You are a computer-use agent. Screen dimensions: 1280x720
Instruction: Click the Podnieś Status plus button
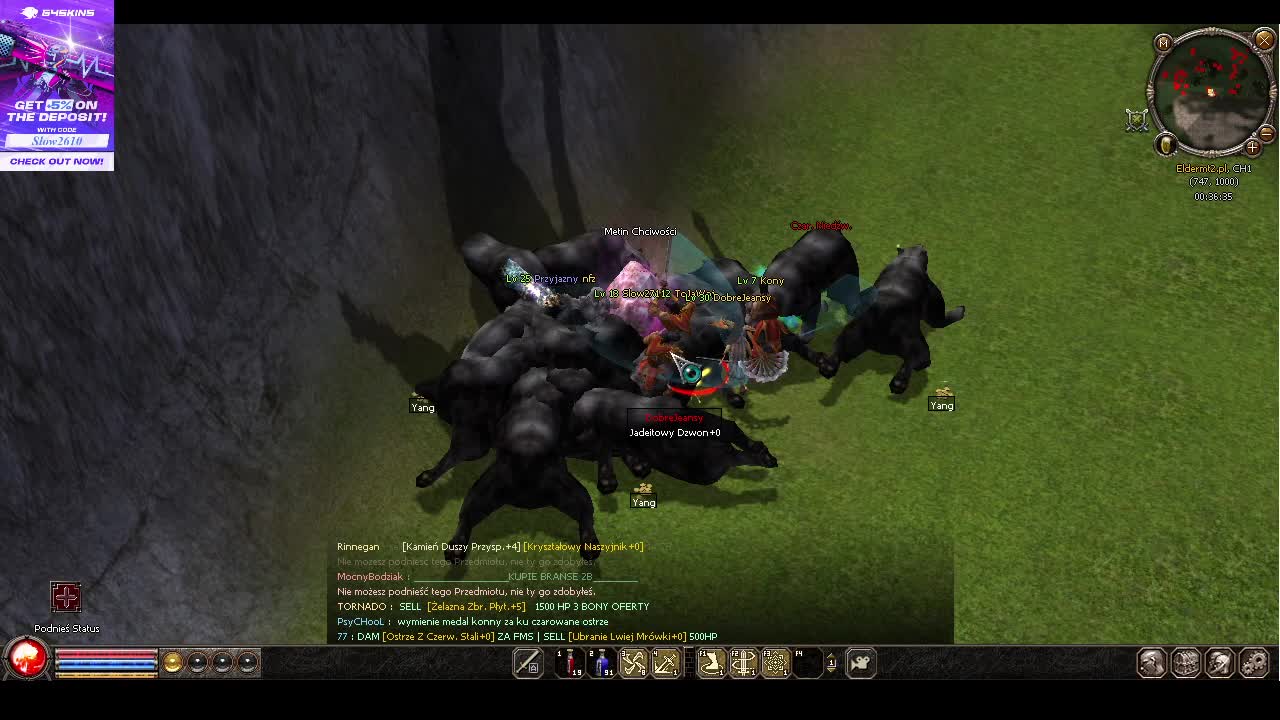(66, 598)
